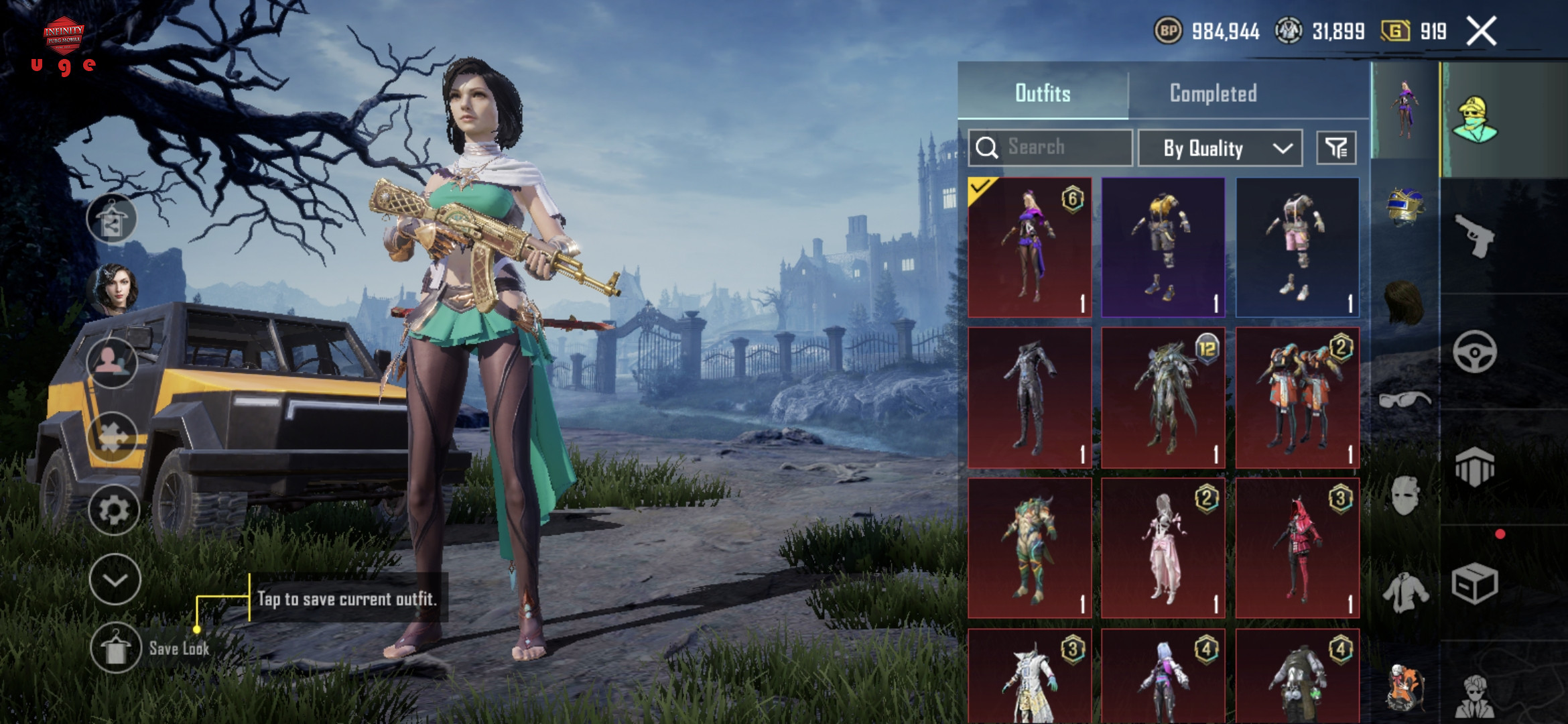Choose the pink dress outfit
1568x724 pixels.
(x=1163, y=548)
